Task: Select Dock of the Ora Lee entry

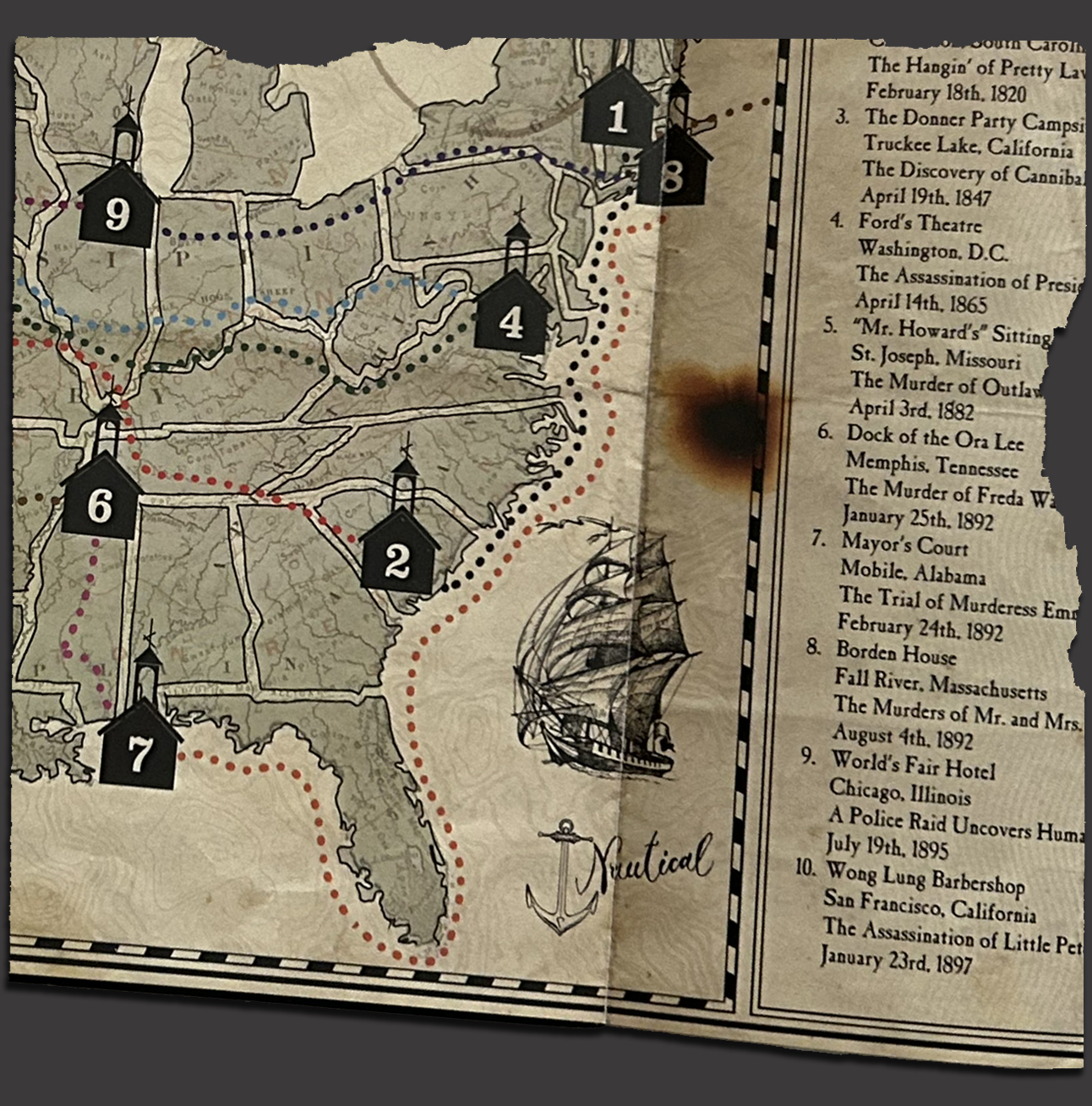Action: click(936, 439)
